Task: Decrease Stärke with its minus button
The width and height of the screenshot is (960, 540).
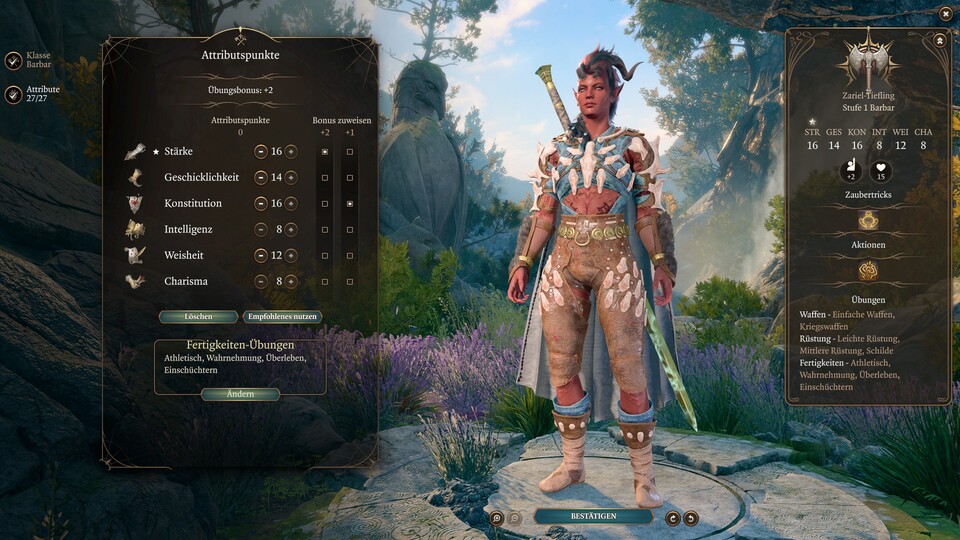Action: click(261, 152)
